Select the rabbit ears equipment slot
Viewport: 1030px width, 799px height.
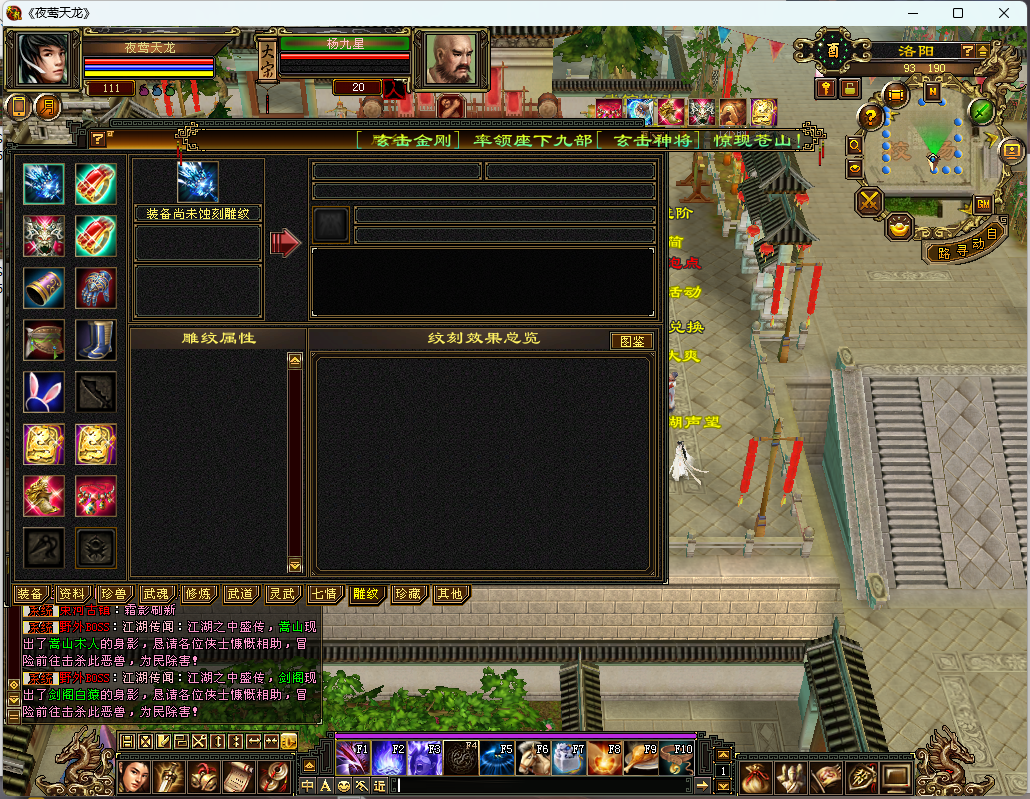click(x=44, y=392)
